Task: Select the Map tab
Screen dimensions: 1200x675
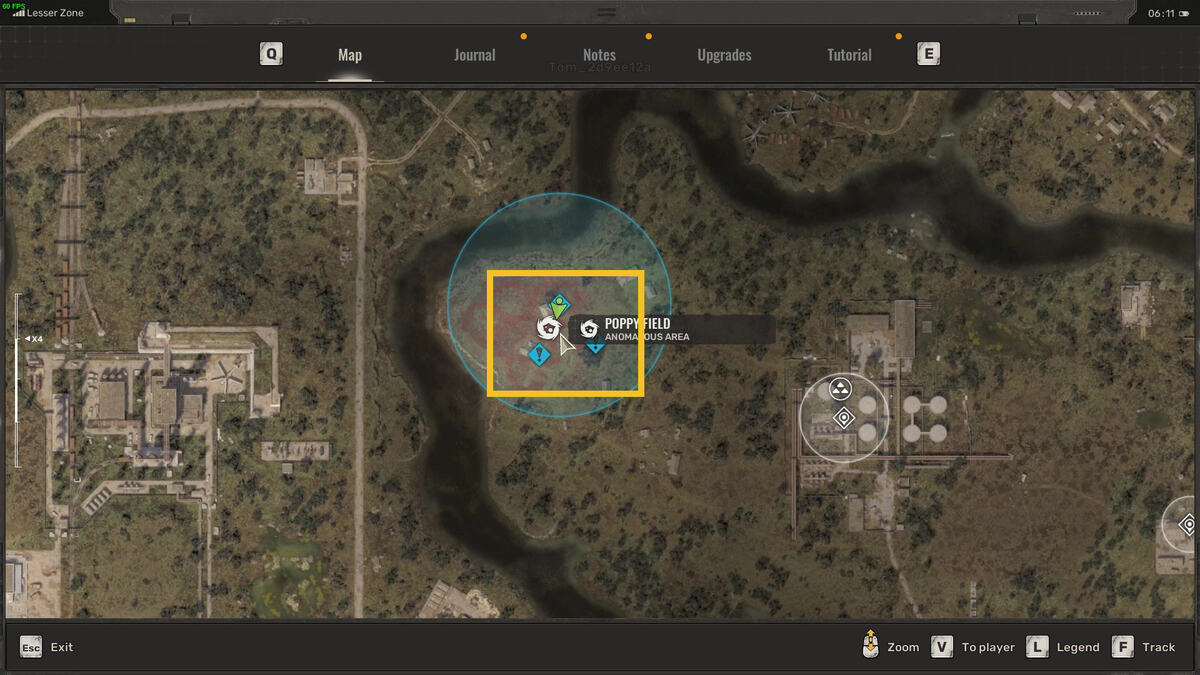Action: coord(350,55)
